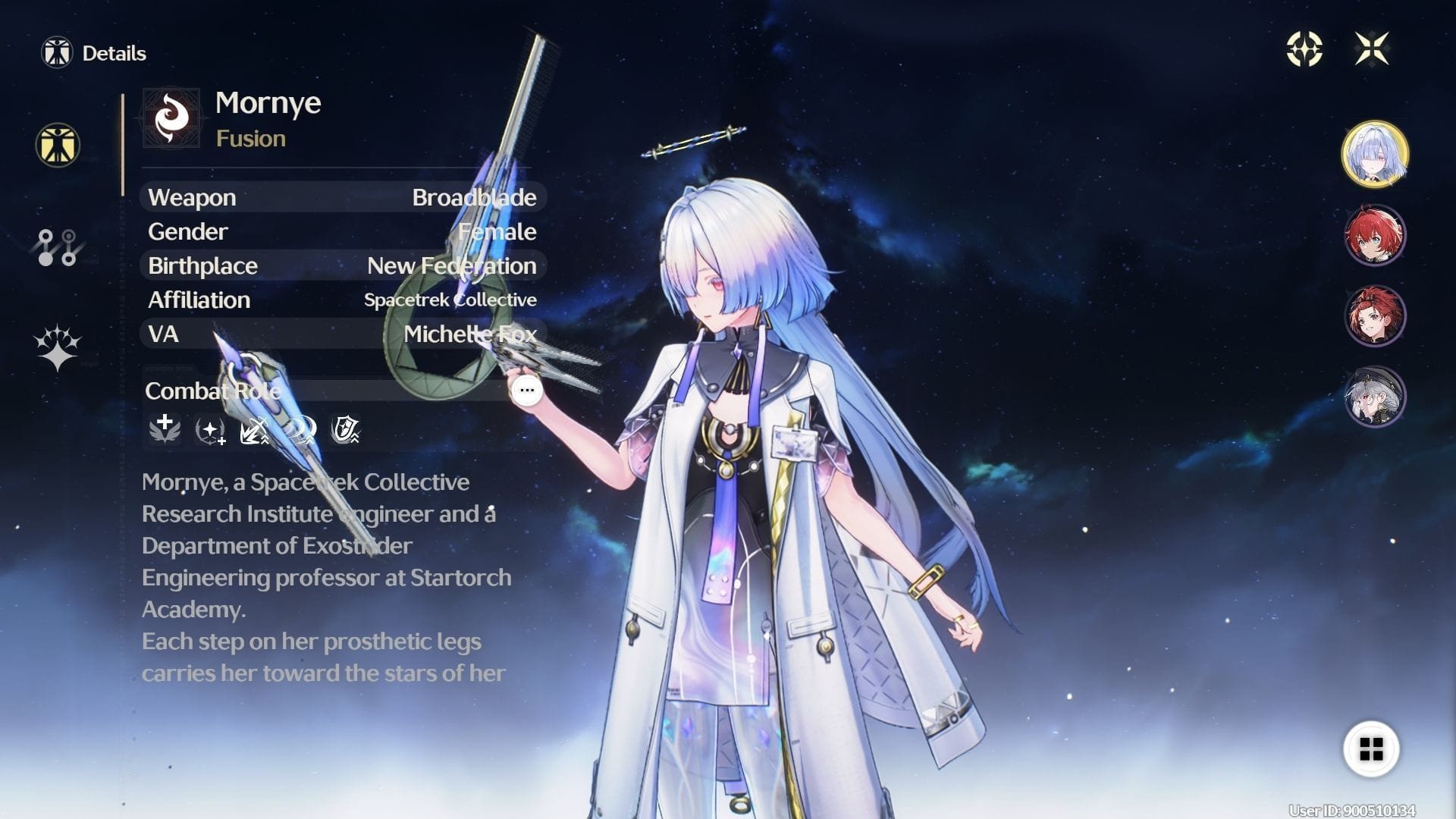Choose the grinning red-haired character with headband
The height and width of the screenshot is (819, 1456).
click(1375, 315)
